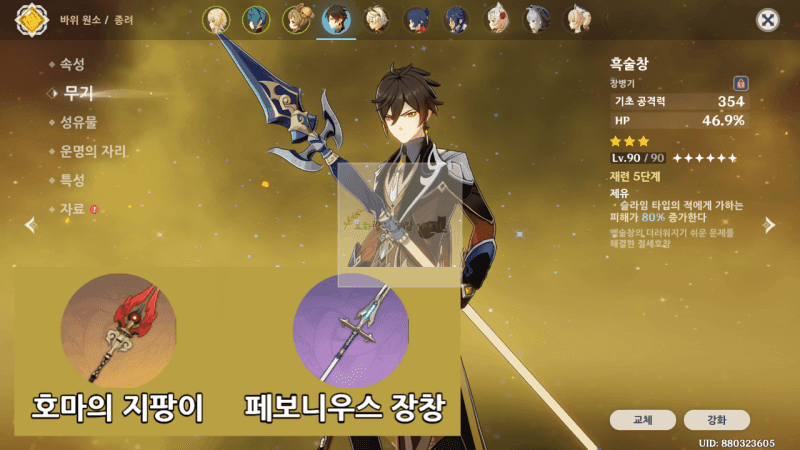Go to the previous character with the left arrow

click(29, 225)
